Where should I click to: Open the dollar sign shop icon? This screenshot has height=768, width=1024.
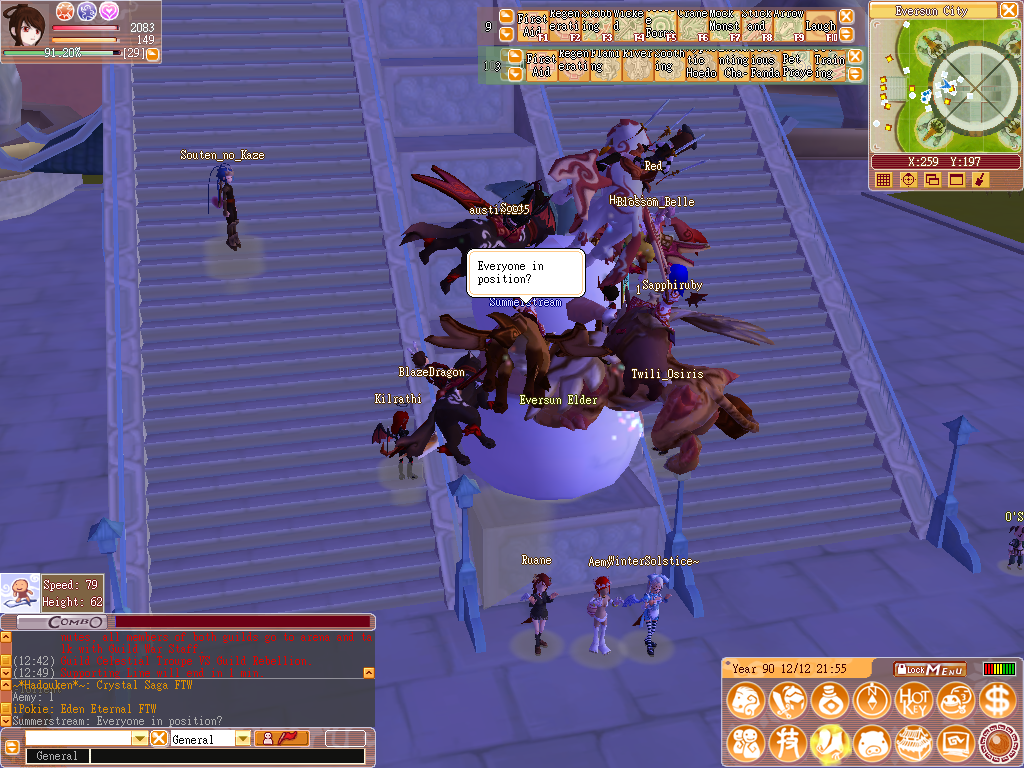tap(997, 700)
